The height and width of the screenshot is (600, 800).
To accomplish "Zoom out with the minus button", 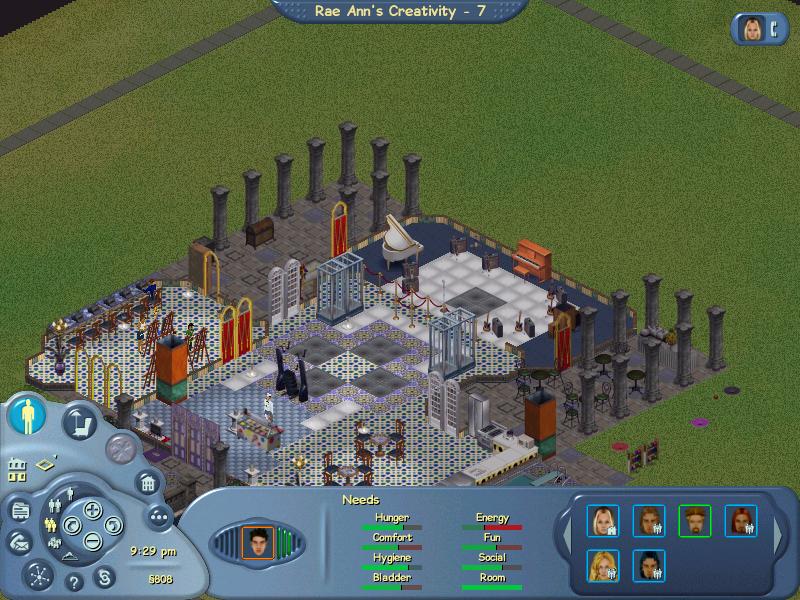I will point(92,542).
